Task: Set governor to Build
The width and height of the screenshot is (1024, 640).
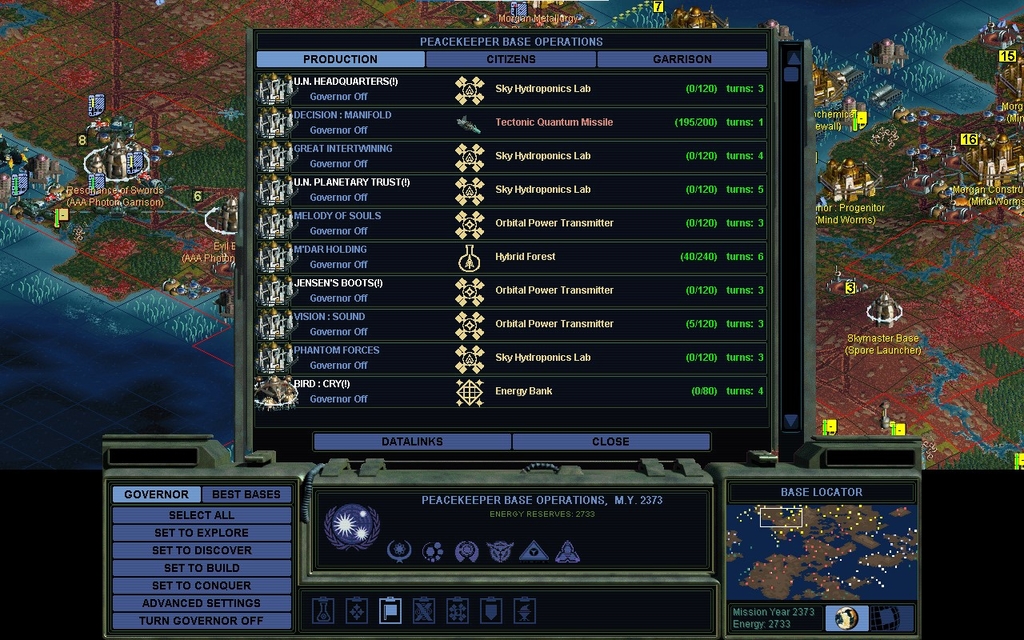Action: coord(201,568)
